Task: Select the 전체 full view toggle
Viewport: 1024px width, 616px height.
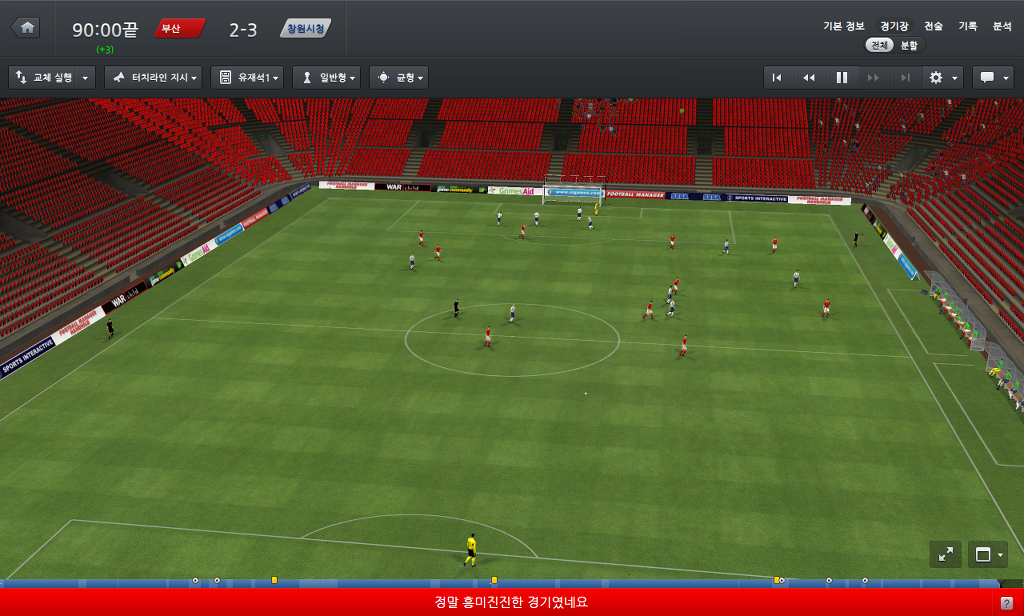Action: pos(879,45)
